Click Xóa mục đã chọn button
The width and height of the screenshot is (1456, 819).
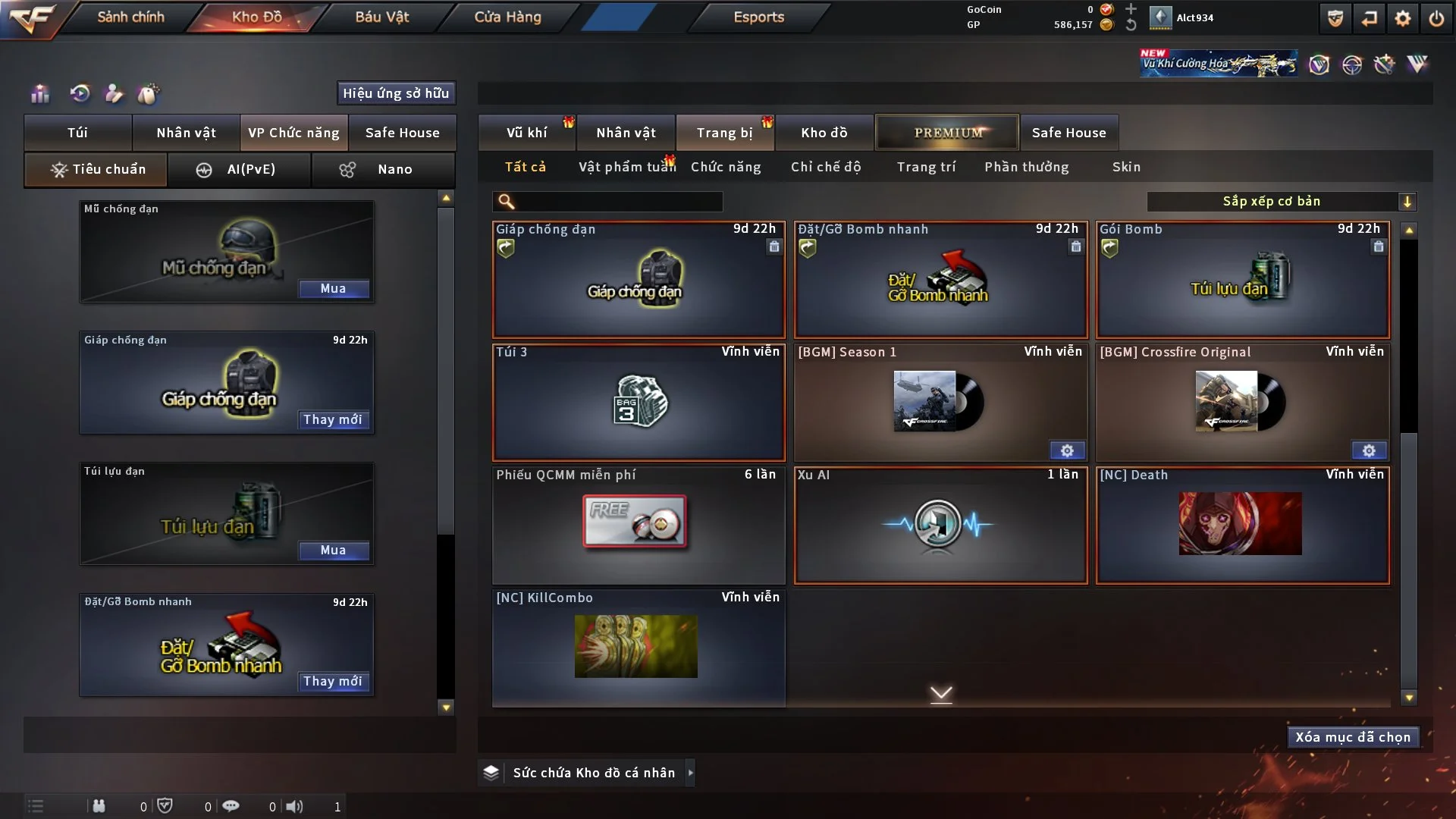pos(1353,737)
